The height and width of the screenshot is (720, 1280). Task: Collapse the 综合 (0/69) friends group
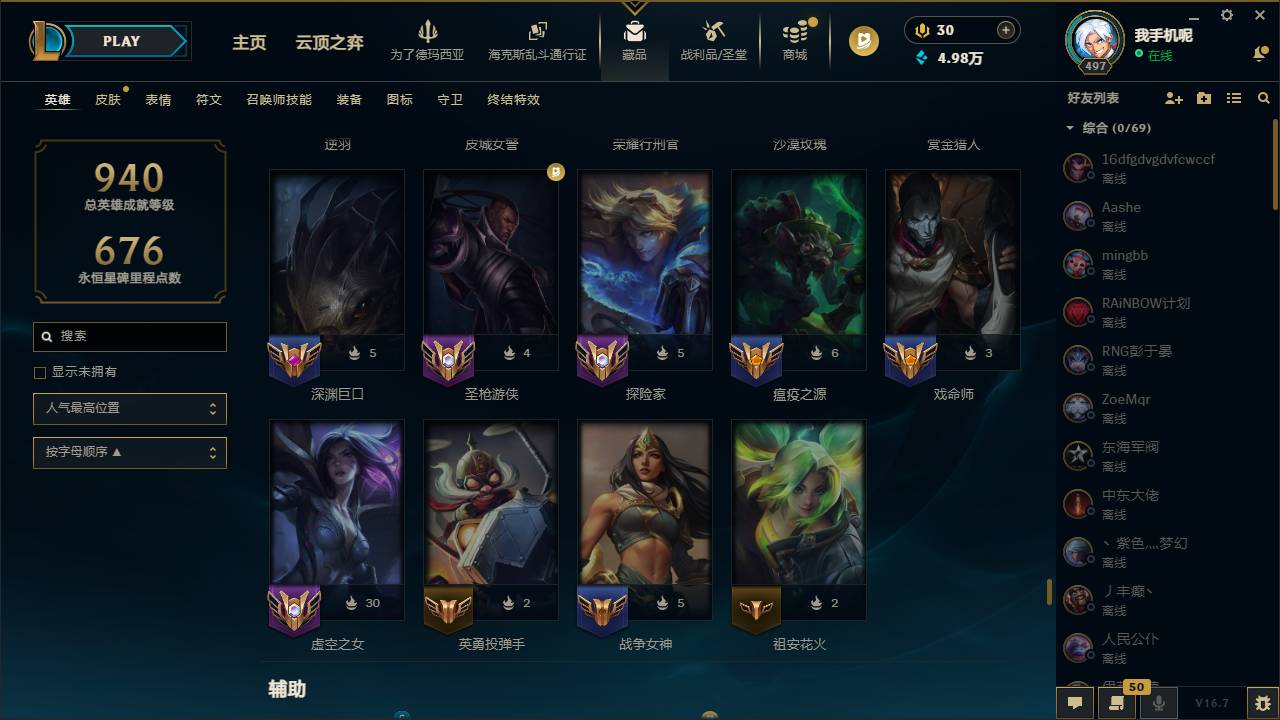point(1070,128)
